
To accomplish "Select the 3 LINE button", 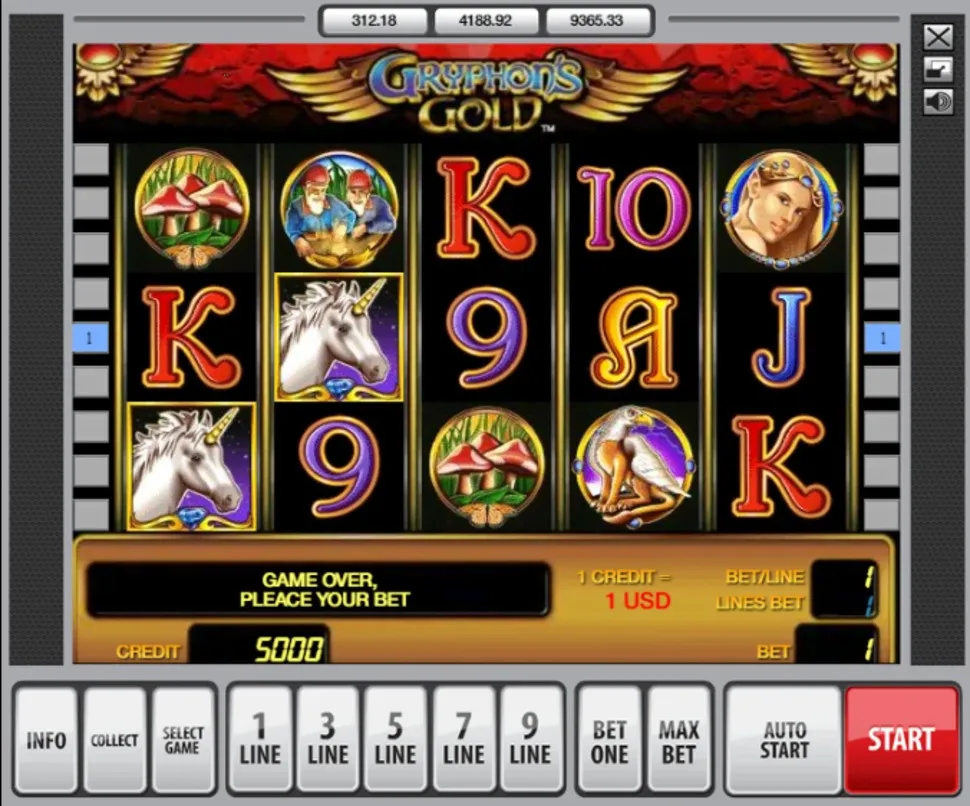I will tap(328, 740).
